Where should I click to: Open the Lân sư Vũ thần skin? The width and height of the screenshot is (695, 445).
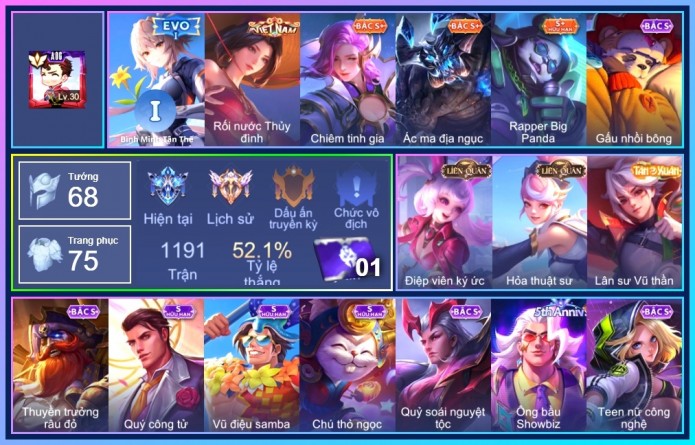point(634,220)
